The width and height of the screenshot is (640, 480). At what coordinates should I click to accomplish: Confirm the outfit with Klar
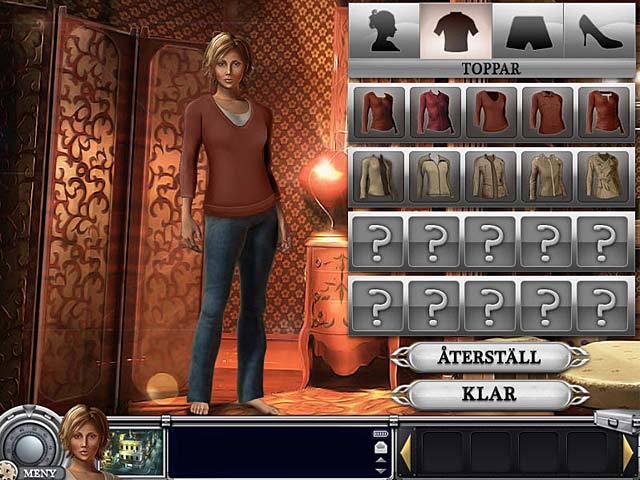(489, 393)
